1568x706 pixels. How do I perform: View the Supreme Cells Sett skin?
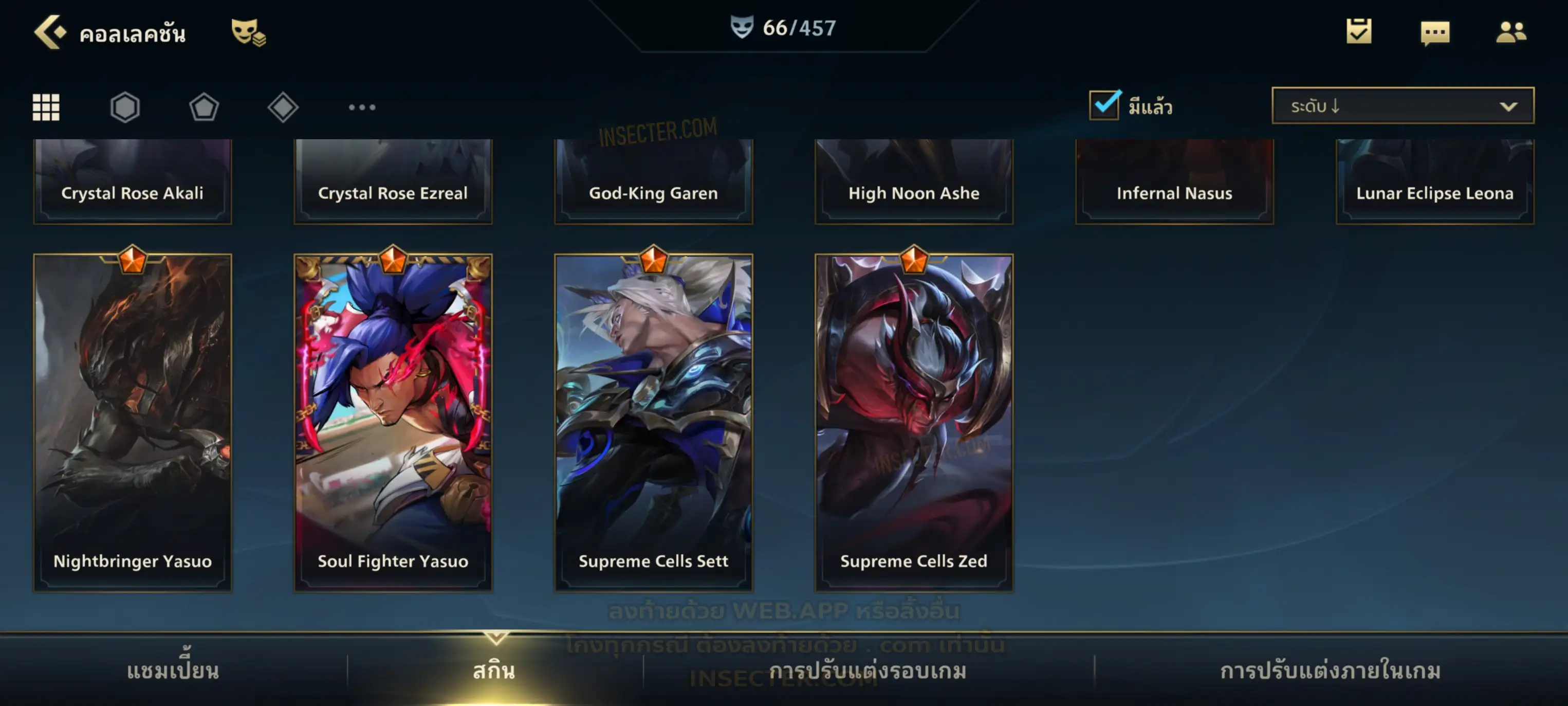(654, 422)
